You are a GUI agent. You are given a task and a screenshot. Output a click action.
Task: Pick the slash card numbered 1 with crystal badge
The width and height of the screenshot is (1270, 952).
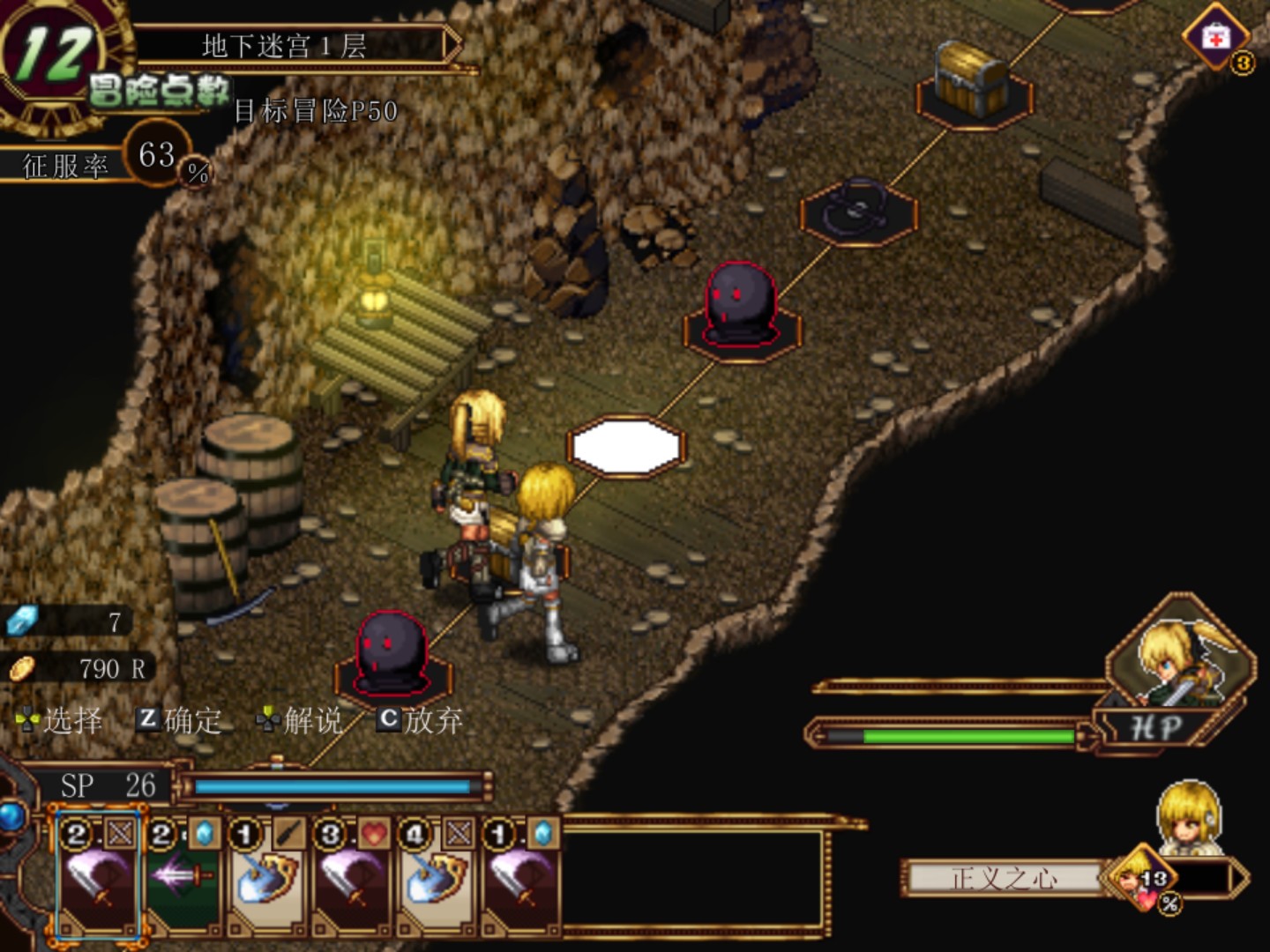519,878
